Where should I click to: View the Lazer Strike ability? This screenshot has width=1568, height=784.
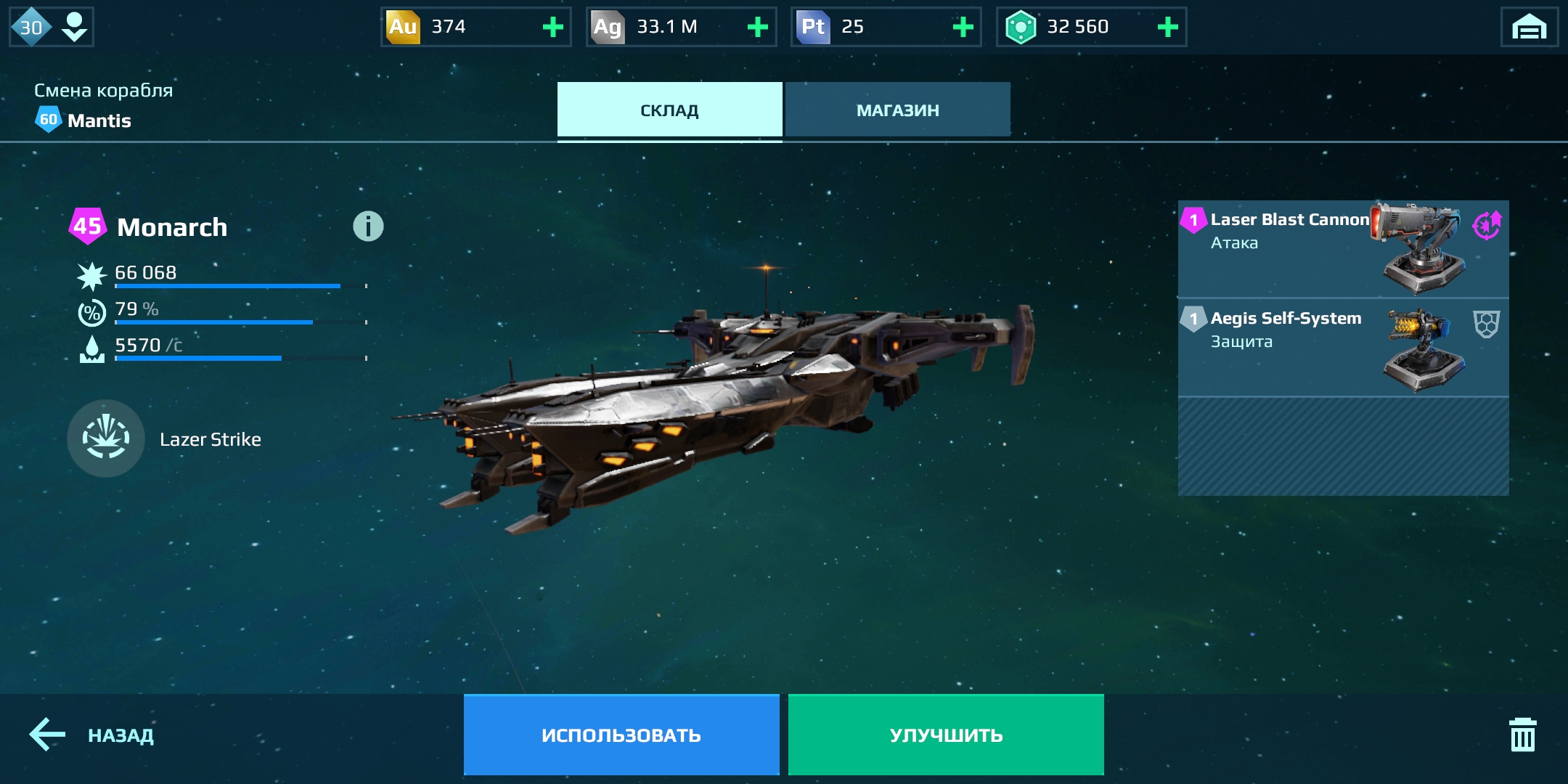[106, 438]
